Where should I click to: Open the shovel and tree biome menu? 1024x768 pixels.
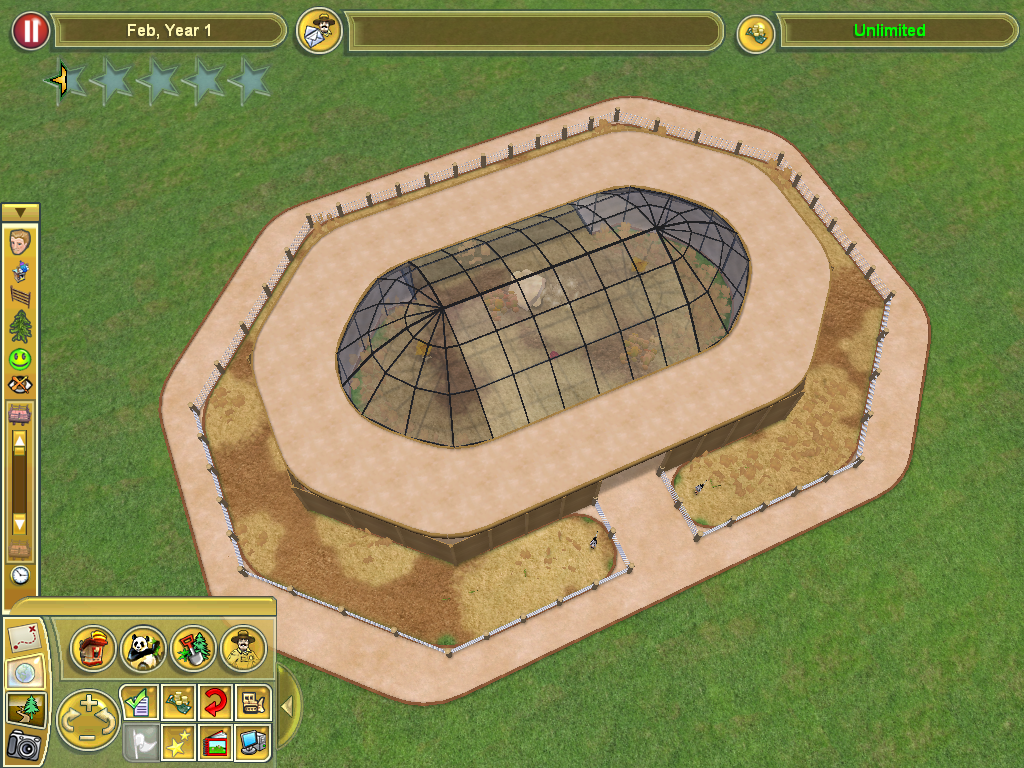[x=193, y=649]
